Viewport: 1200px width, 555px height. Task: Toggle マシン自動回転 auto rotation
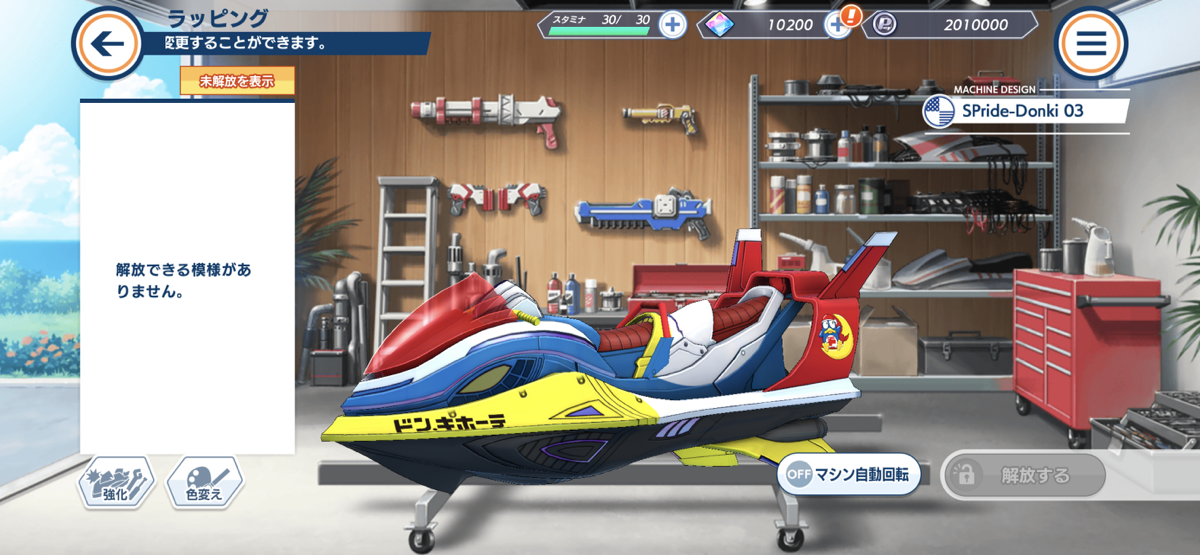tap(849, 476)
